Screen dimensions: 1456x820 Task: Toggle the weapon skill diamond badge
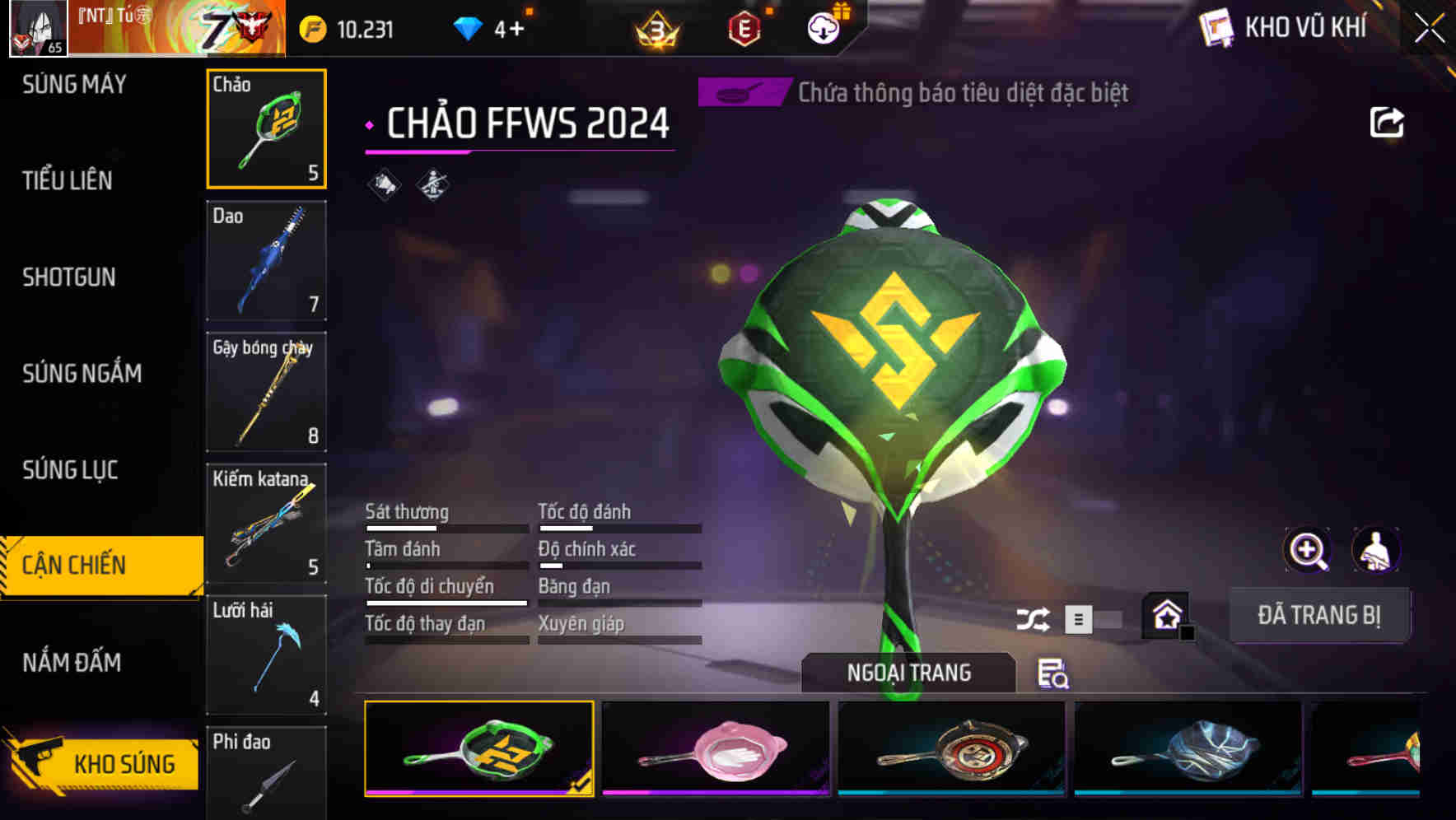click(432, 183)
